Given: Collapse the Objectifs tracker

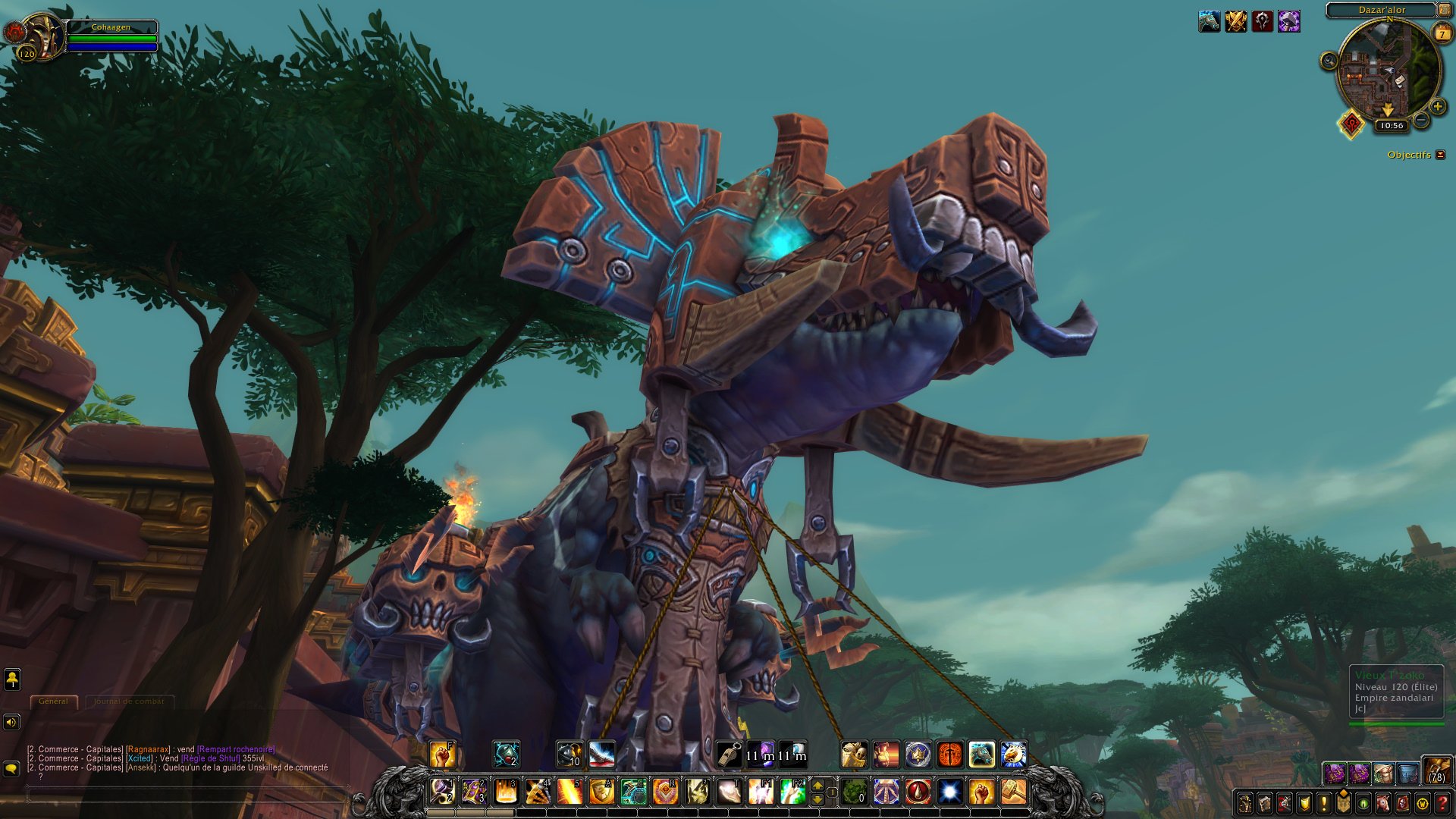Looking at the screenshot, I should 1441,155.
